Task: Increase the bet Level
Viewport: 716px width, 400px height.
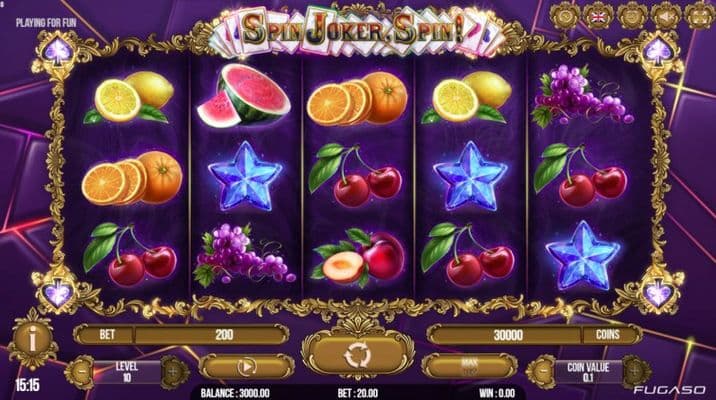Action: tap(172, 371)
